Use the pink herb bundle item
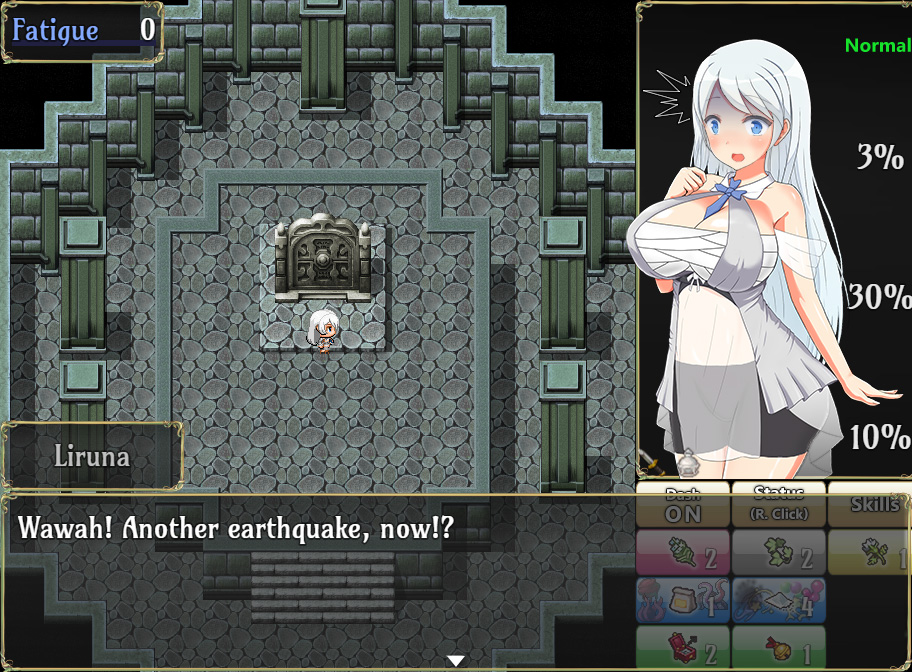 click(683, 553)
